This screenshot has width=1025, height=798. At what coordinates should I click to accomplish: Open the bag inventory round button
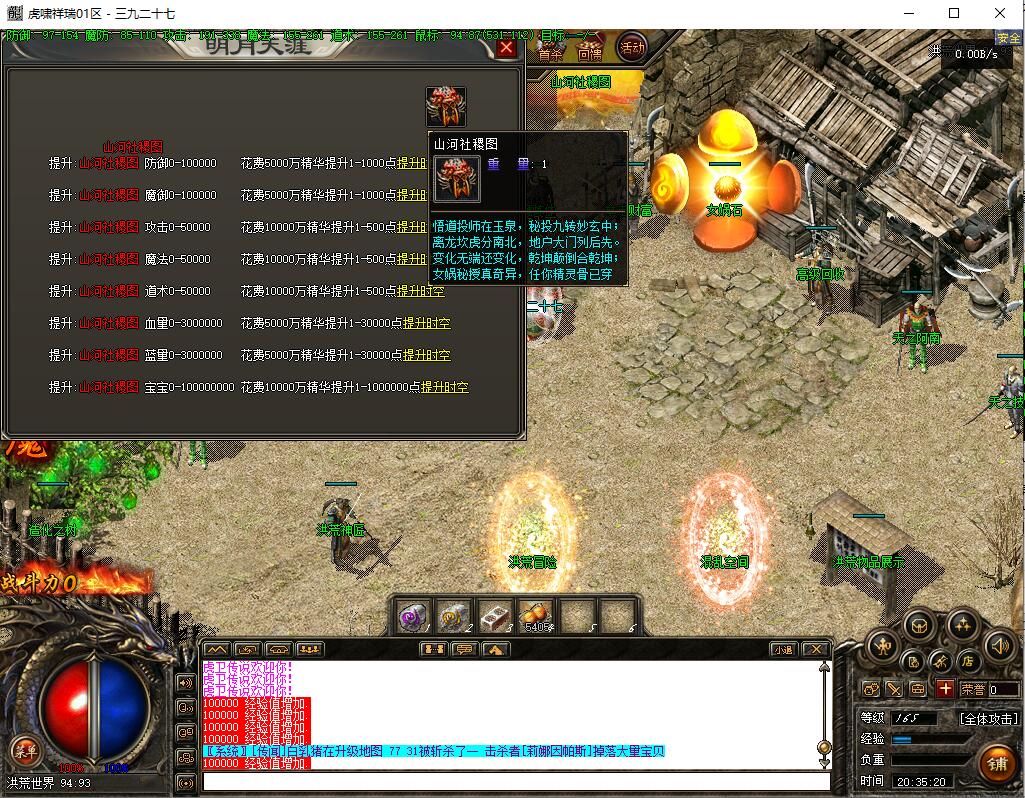(x=919, y=626)
